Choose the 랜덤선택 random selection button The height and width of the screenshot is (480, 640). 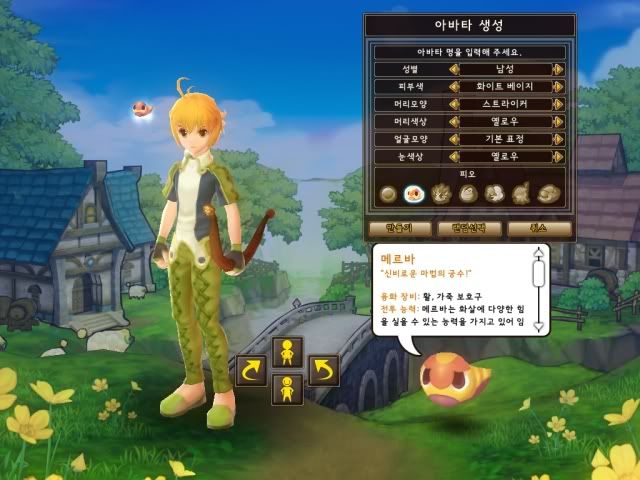coord(468,228)
